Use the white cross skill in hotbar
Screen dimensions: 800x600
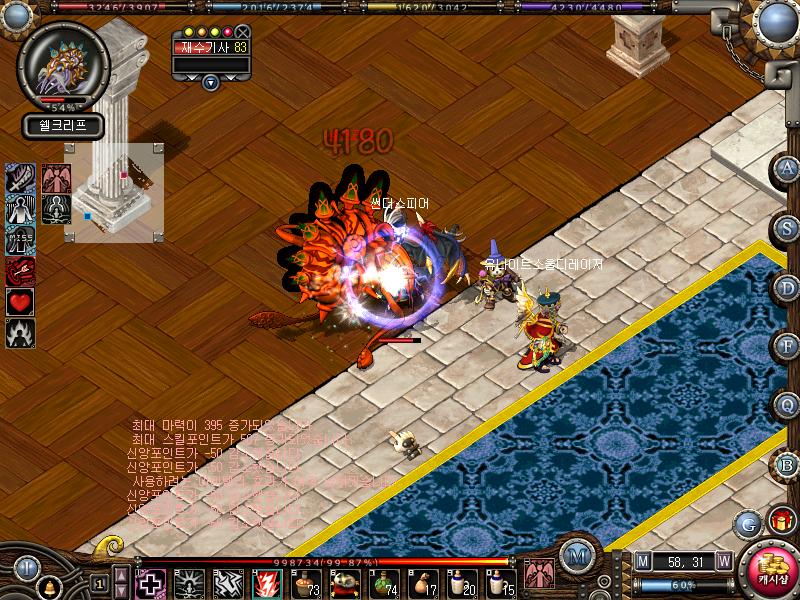[151, 582]
